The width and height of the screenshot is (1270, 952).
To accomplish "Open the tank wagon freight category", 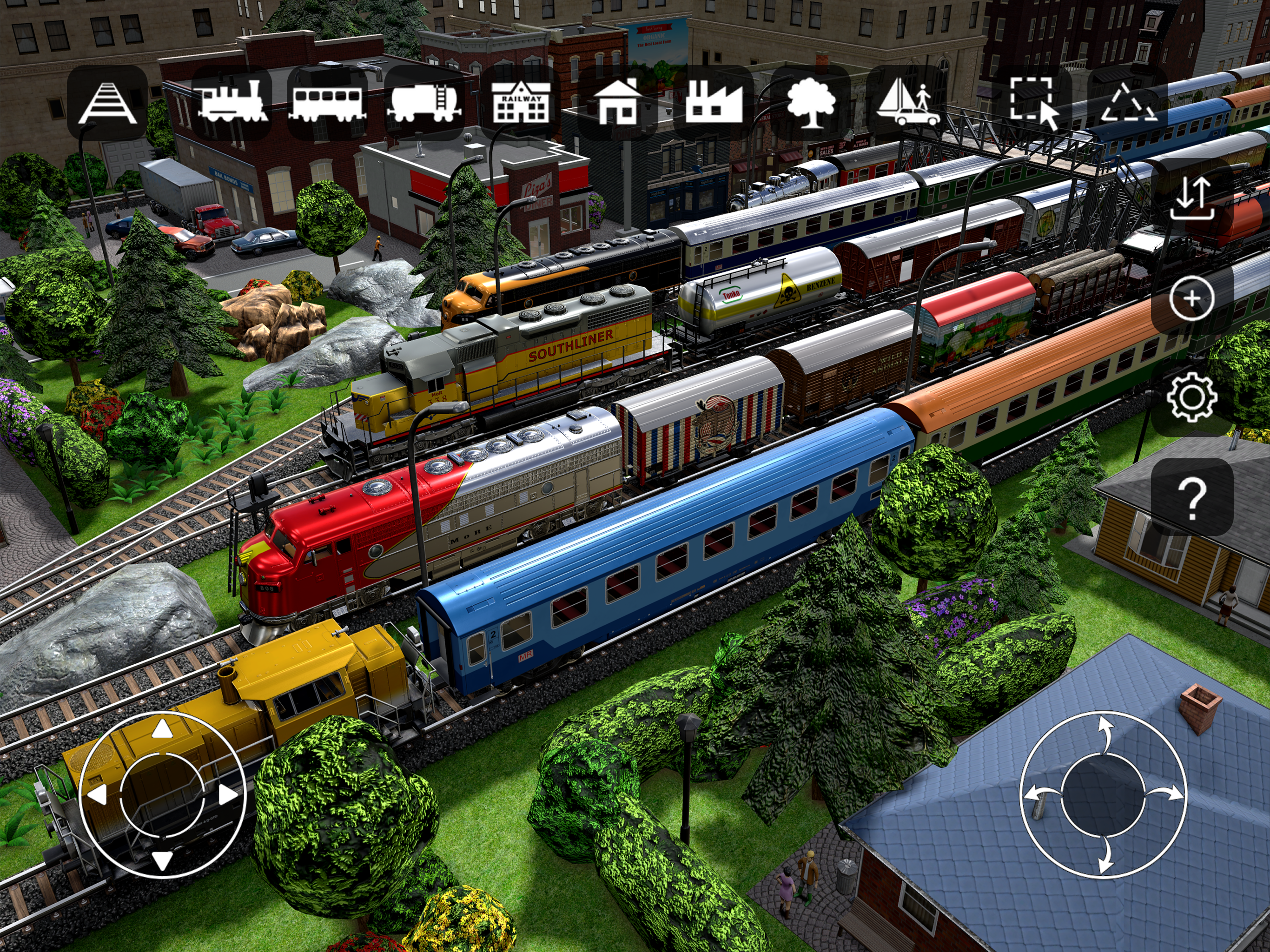I will coord(424,103).
